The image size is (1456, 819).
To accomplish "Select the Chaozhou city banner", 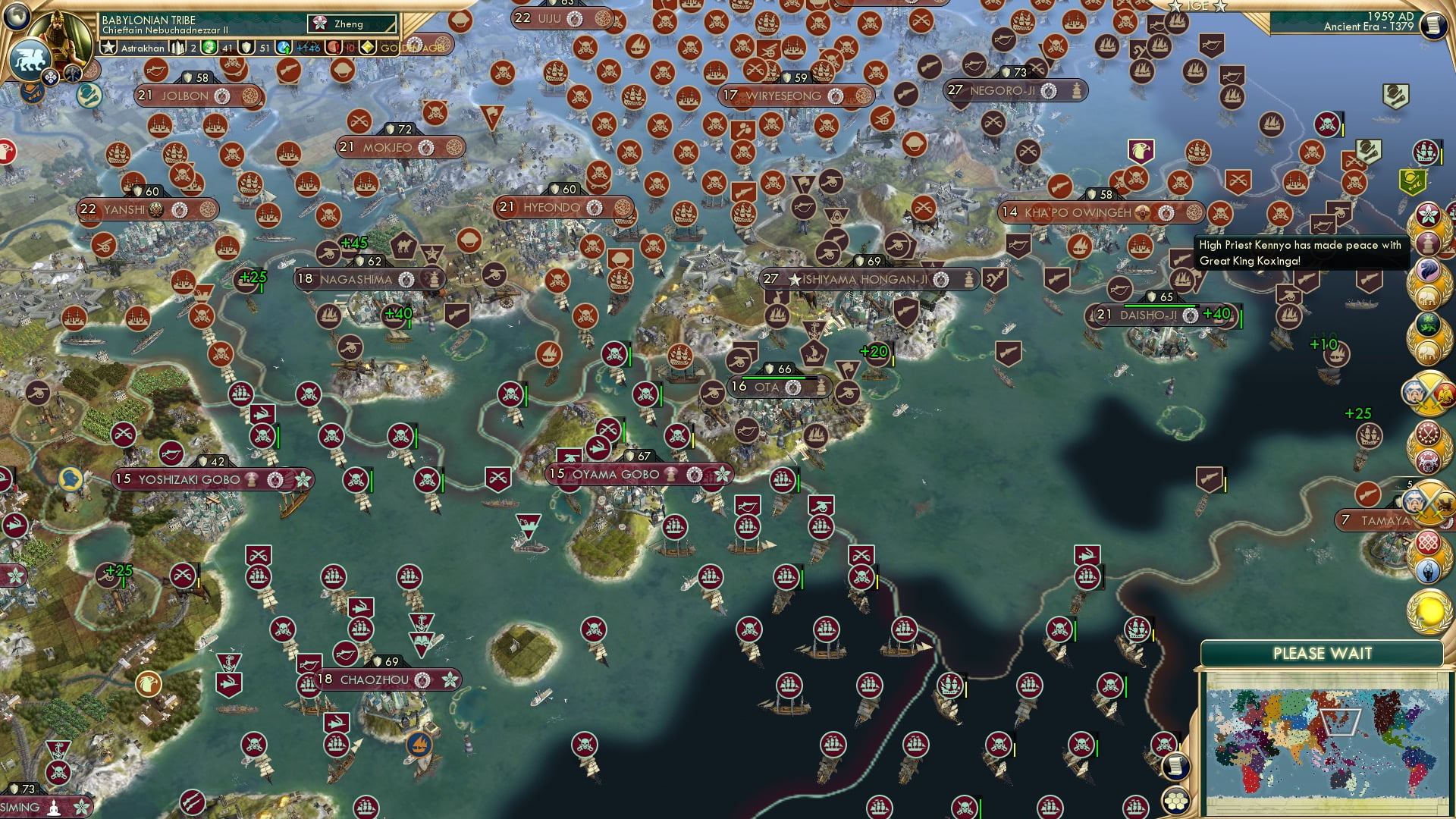I will [375, 679].
